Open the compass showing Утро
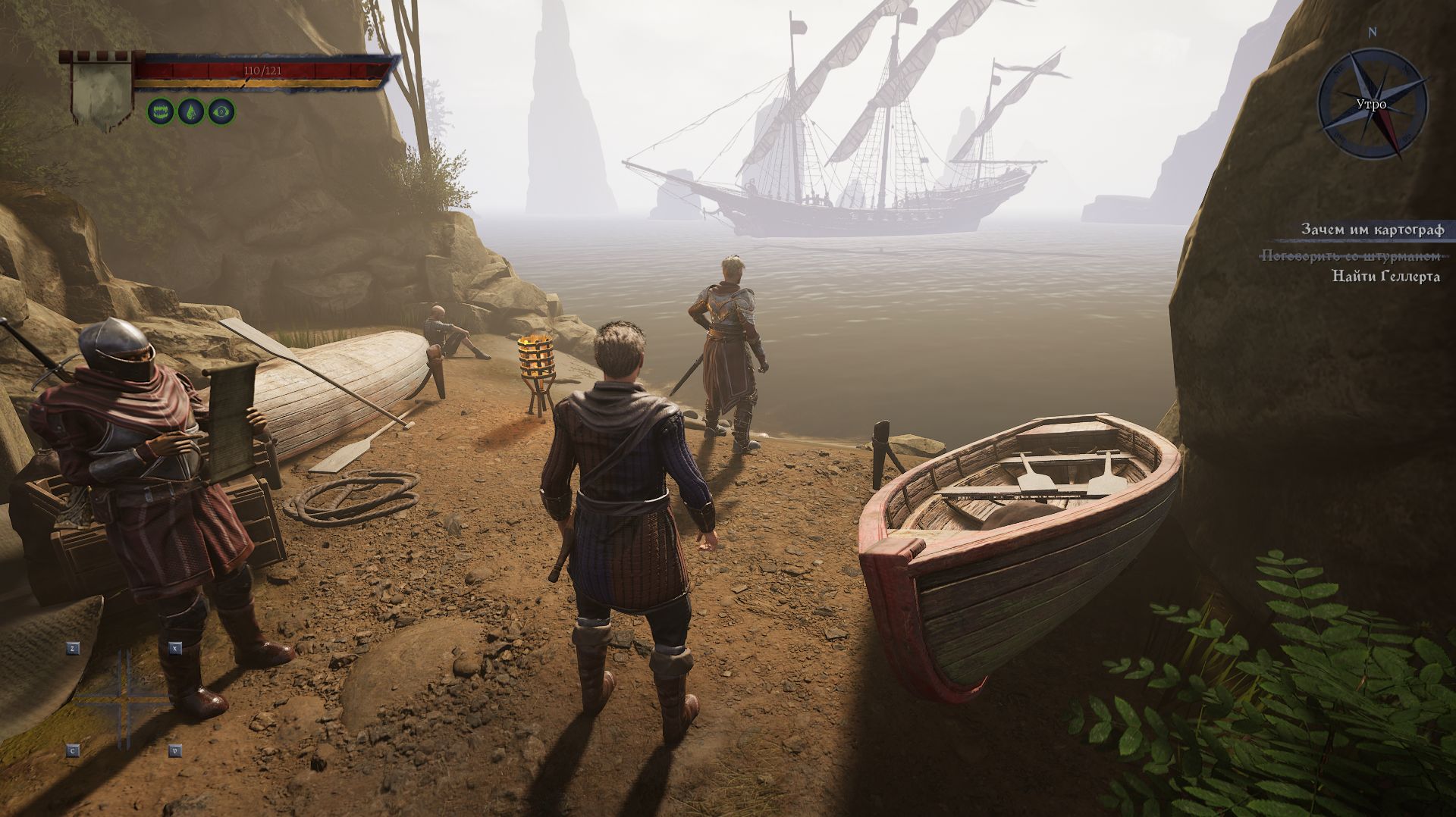This screenshot has height=817, width=1456. (1372, 104)
